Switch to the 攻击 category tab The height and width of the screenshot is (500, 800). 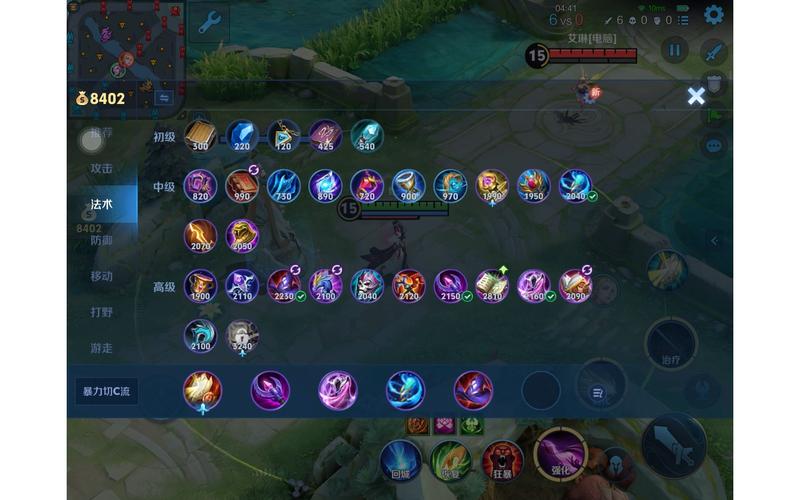point(102,168)
